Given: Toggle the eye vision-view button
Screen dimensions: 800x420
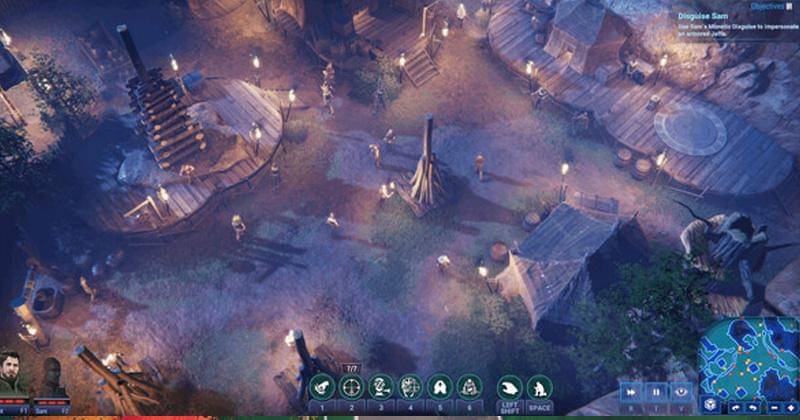Looking at the screenshot, I should tap(681, 391).
